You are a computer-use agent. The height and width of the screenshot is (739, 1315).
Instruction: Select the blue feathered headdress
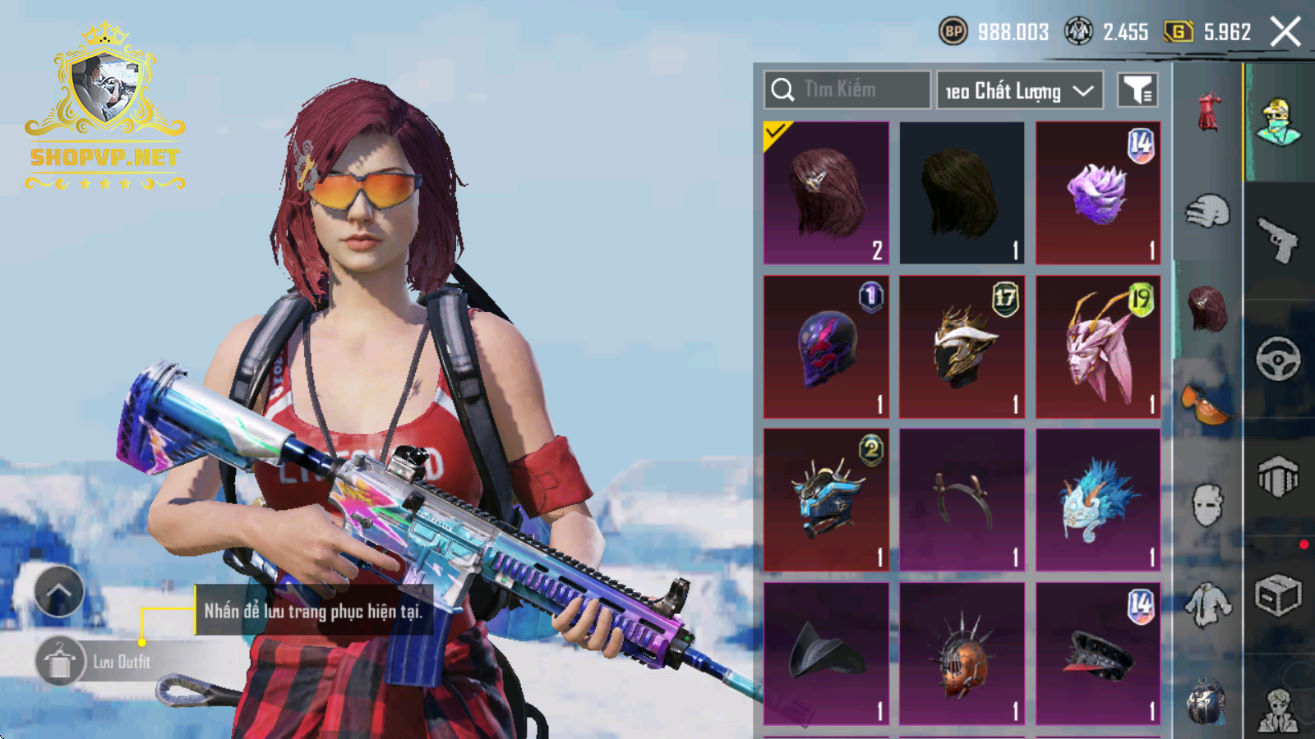pos(1097,500)
